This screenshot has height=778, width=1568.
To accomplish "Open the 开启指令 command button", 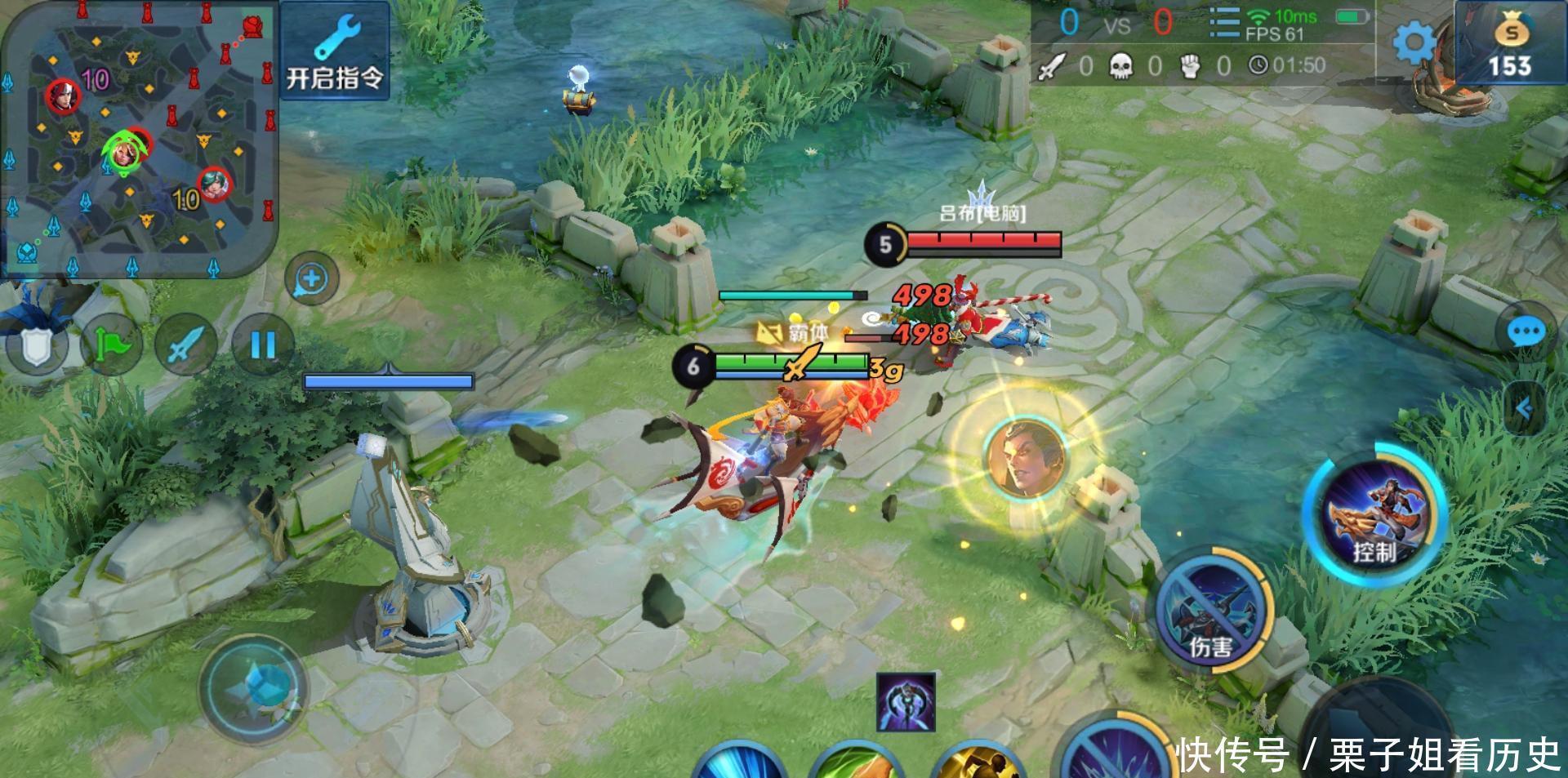I will (x=335, y=51).
